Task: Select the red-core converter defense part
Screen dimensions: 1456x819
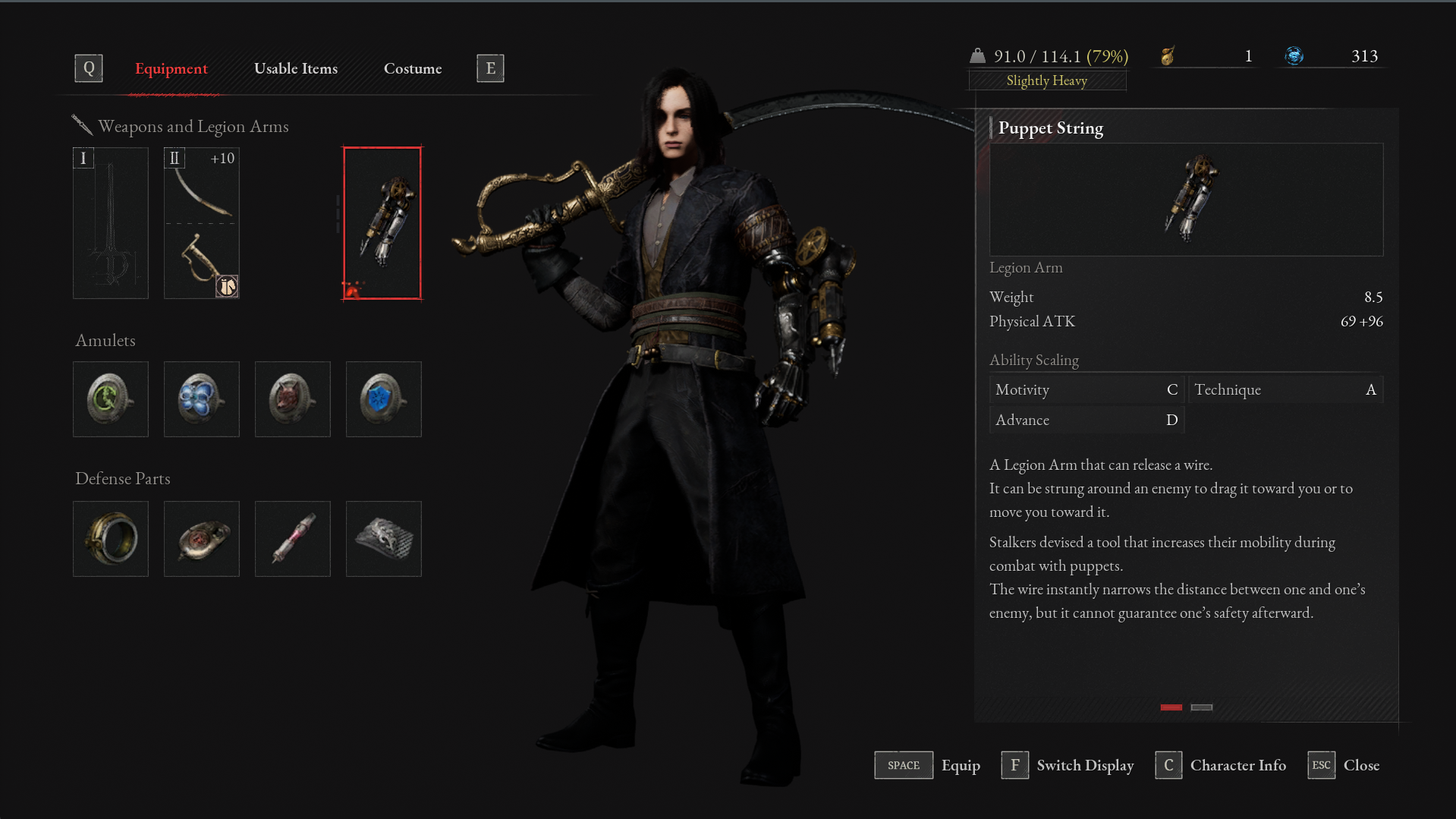Action: (202, 539)
